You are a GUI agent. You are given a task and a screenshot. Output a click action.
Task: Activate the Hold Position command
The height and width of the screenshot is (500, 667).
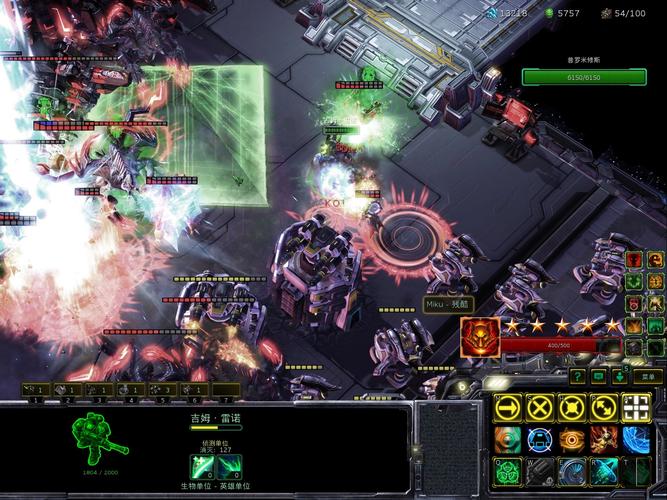[572, 407]
